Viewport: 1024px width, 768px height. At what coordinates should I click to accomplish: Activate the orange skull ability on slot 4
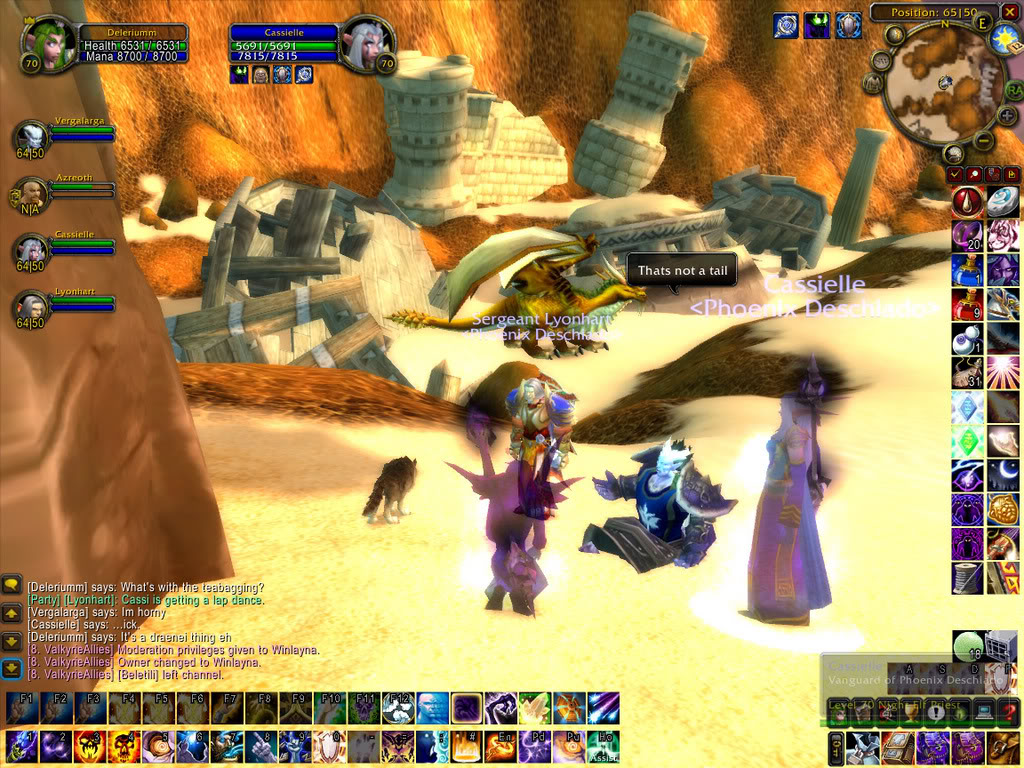[124, 746]
